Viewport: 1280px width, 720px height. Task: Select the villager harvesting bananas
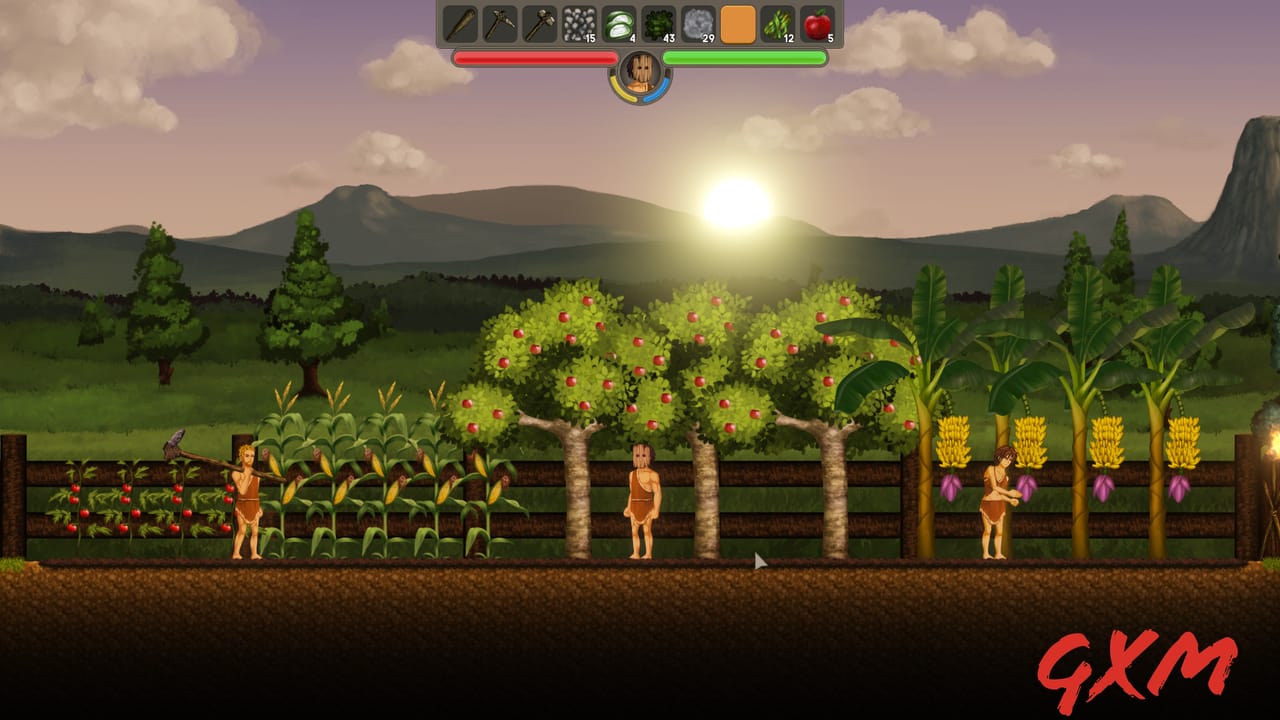click(995, 500)
